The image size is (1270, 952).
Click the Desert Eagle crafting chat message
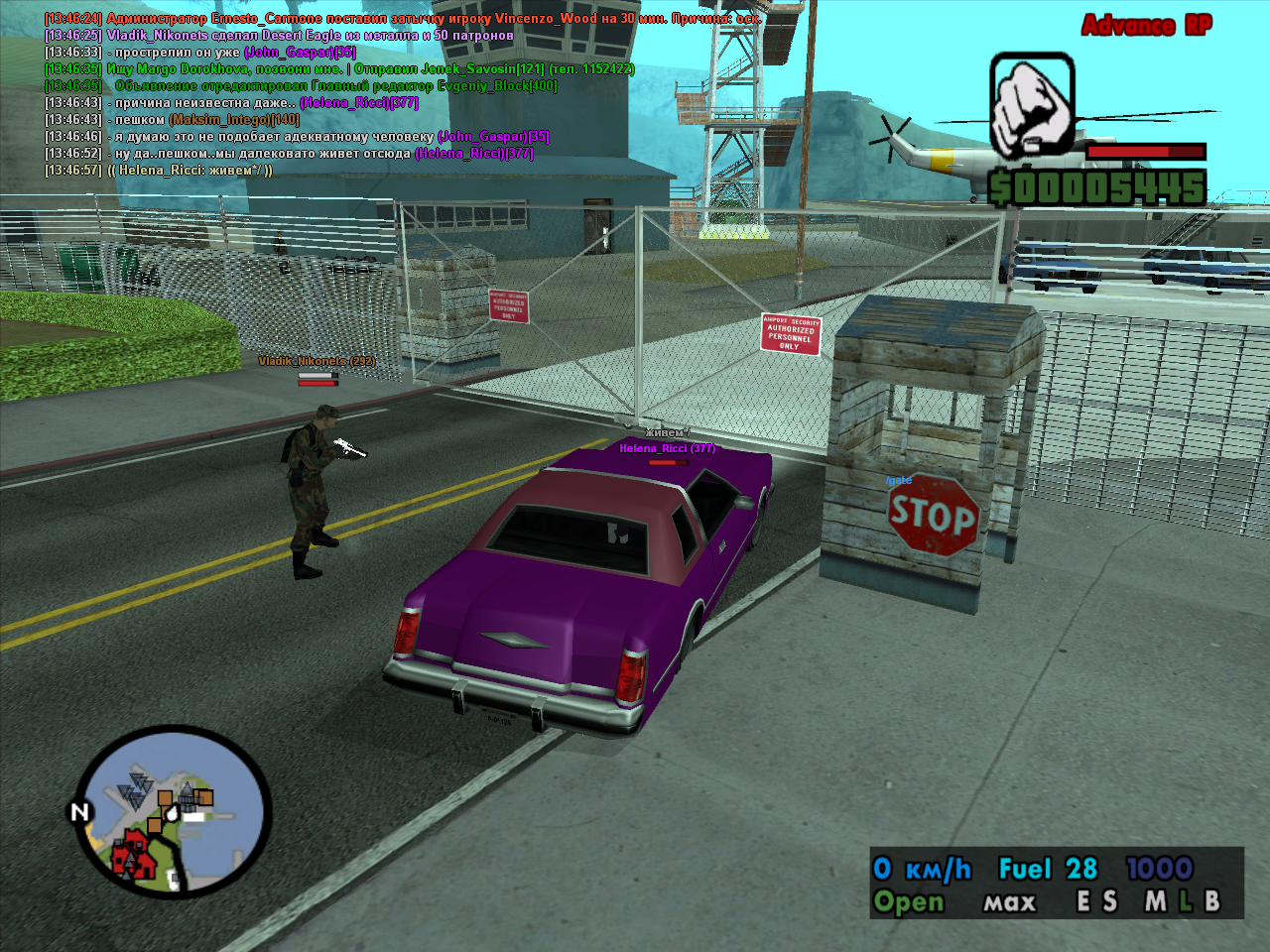pos(280,36)
